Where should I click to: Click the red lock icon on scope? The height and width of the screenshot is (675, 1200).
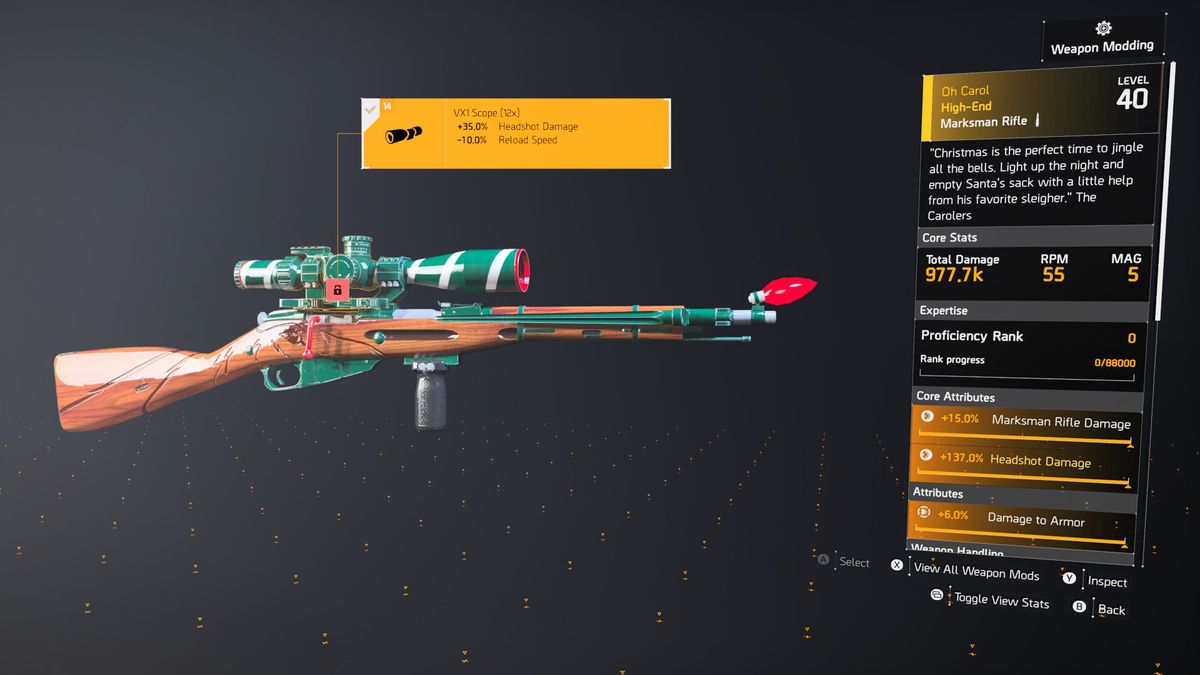coord(338,289)
